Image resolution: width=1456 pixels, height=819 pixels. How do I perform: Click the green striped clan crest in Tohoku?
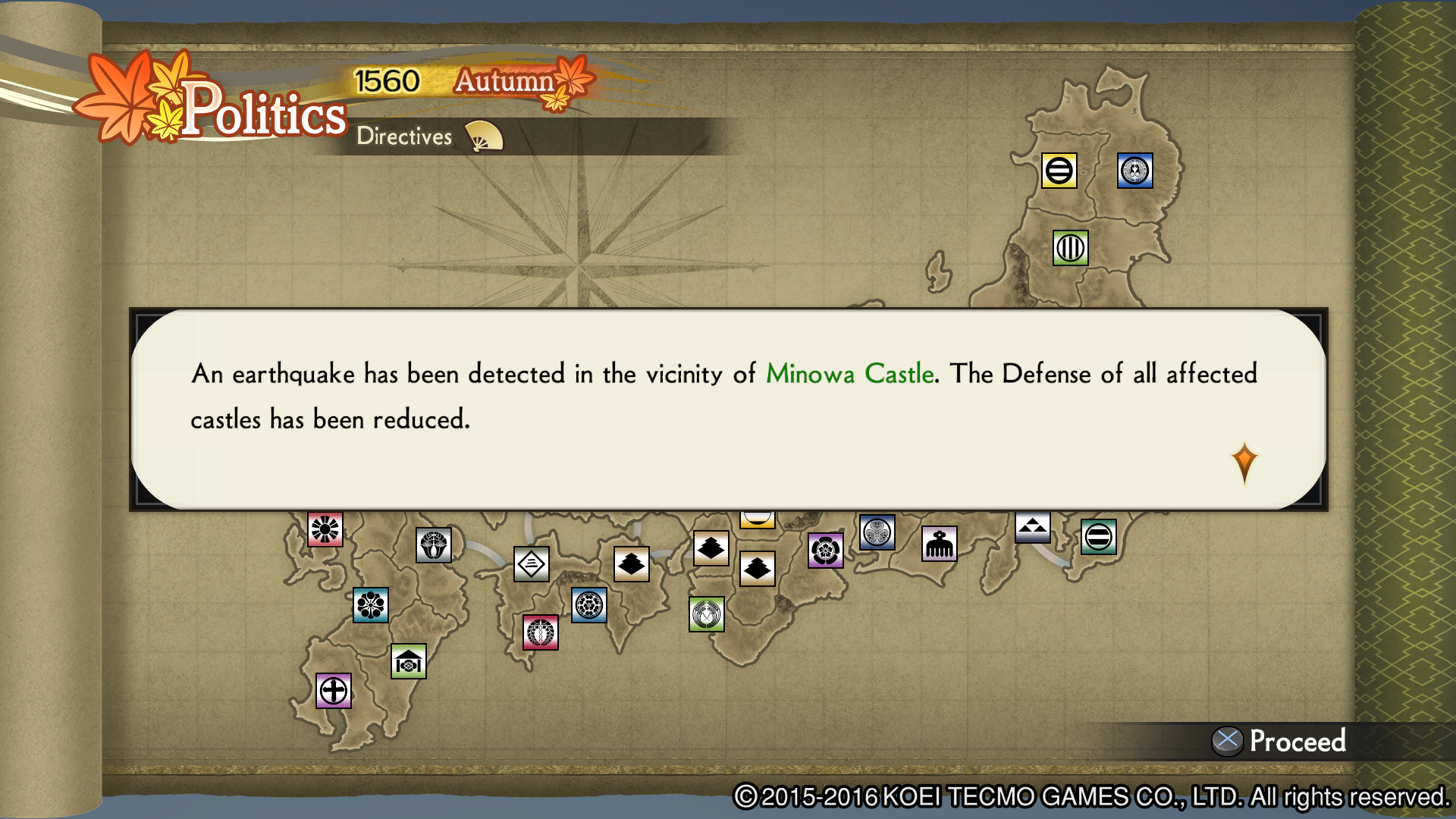1070,247
